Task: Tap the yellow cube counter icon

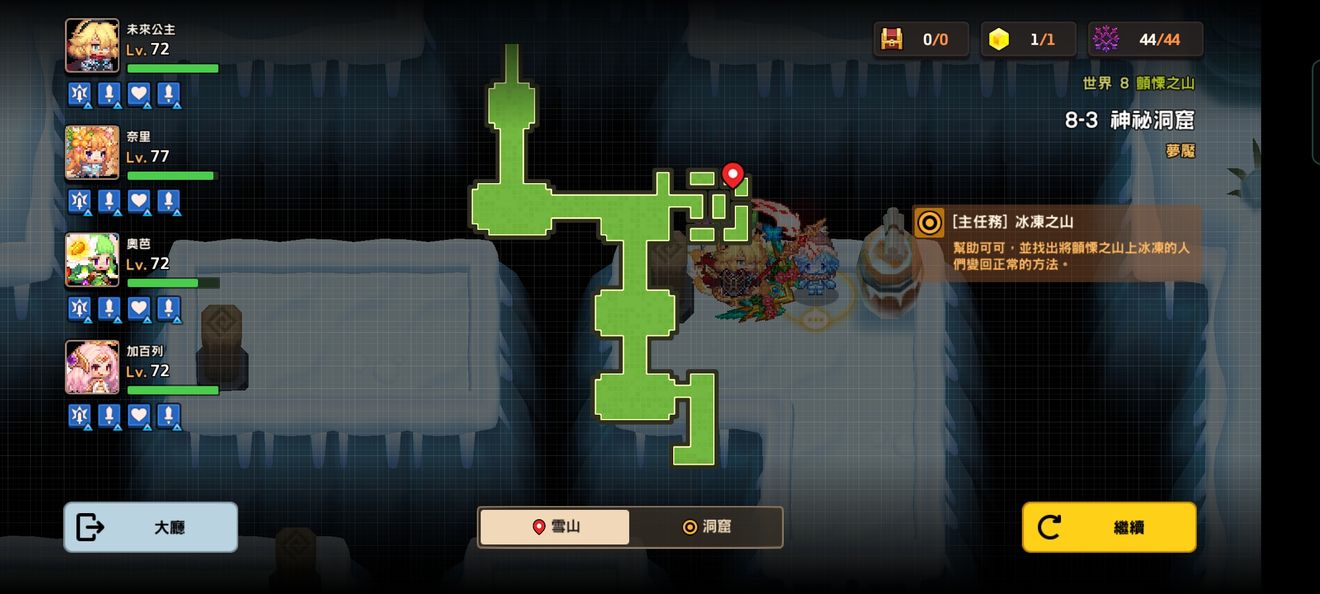Action: pos(998,40)
